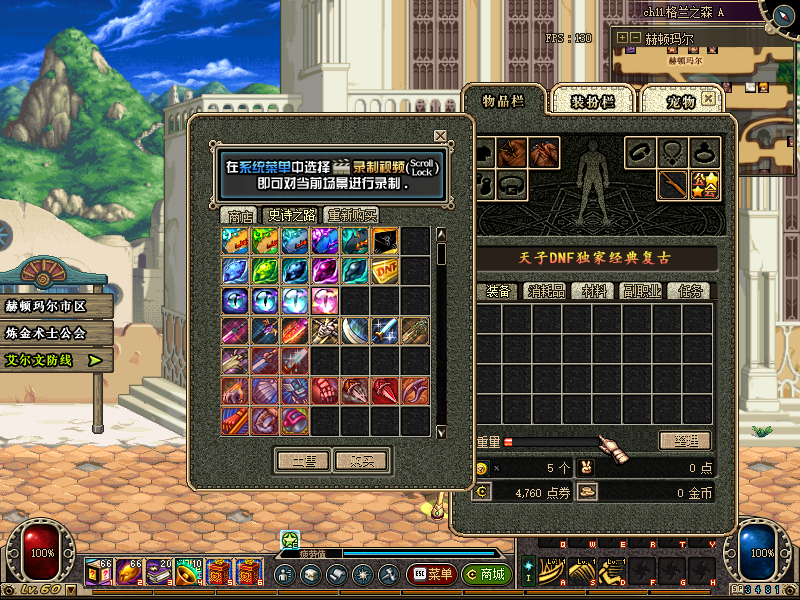Open the 菜单 menu button
This screenshot has width=800, height=600.
point(431,575)
